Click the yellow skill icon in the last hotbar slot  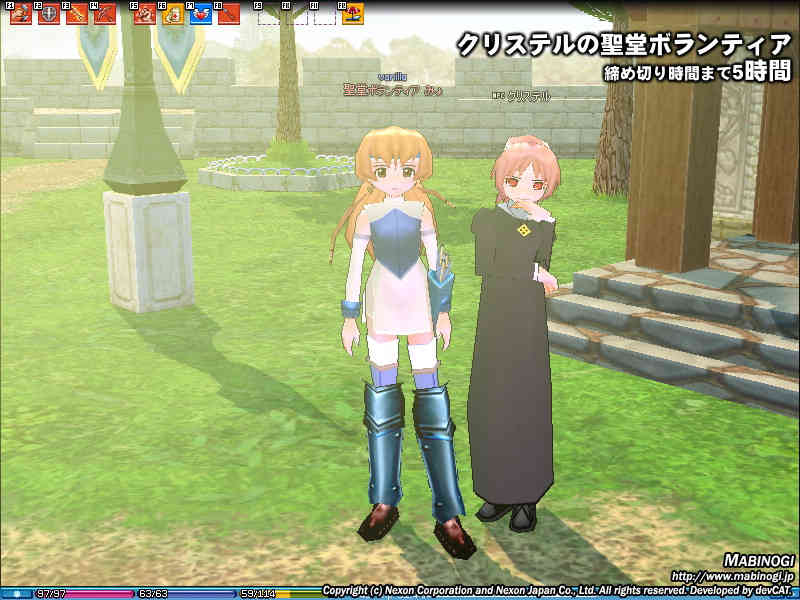pos(352,14)
